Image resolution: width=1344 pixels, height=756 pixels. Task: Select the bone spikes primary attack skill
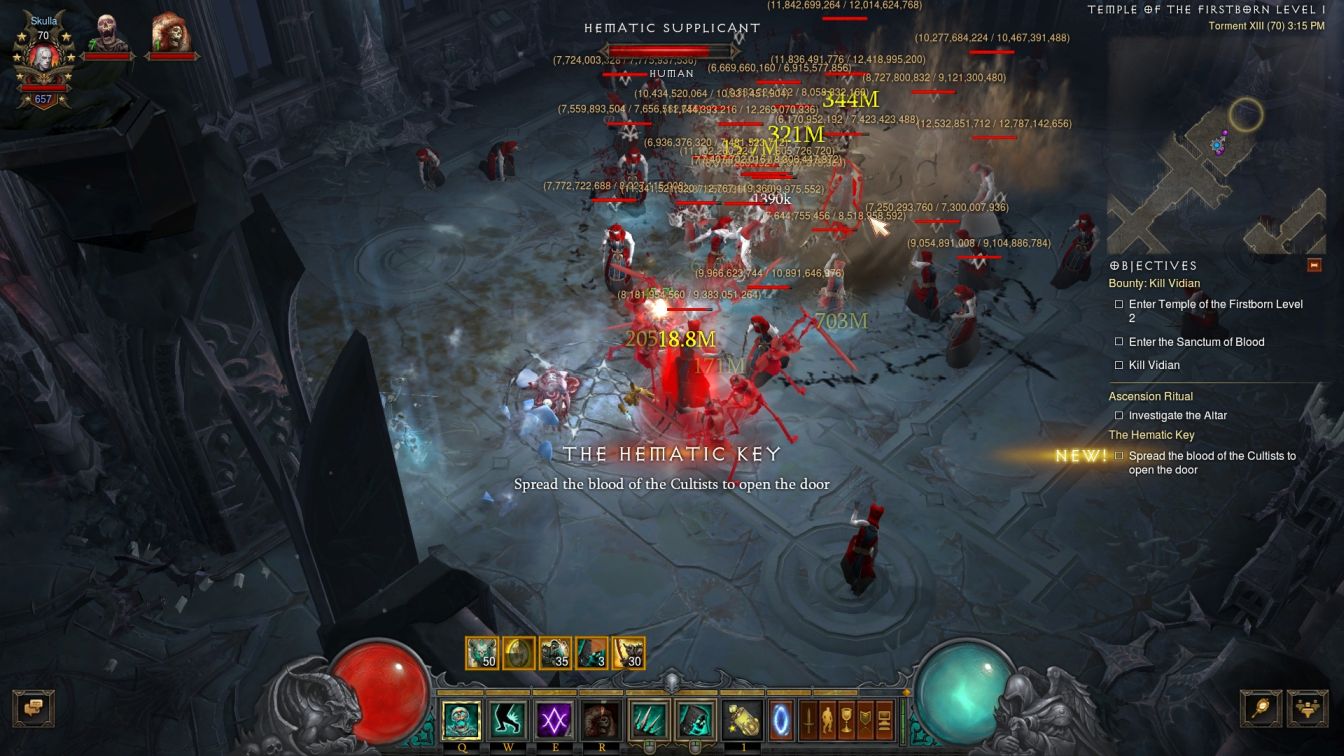tap(649, 719)
